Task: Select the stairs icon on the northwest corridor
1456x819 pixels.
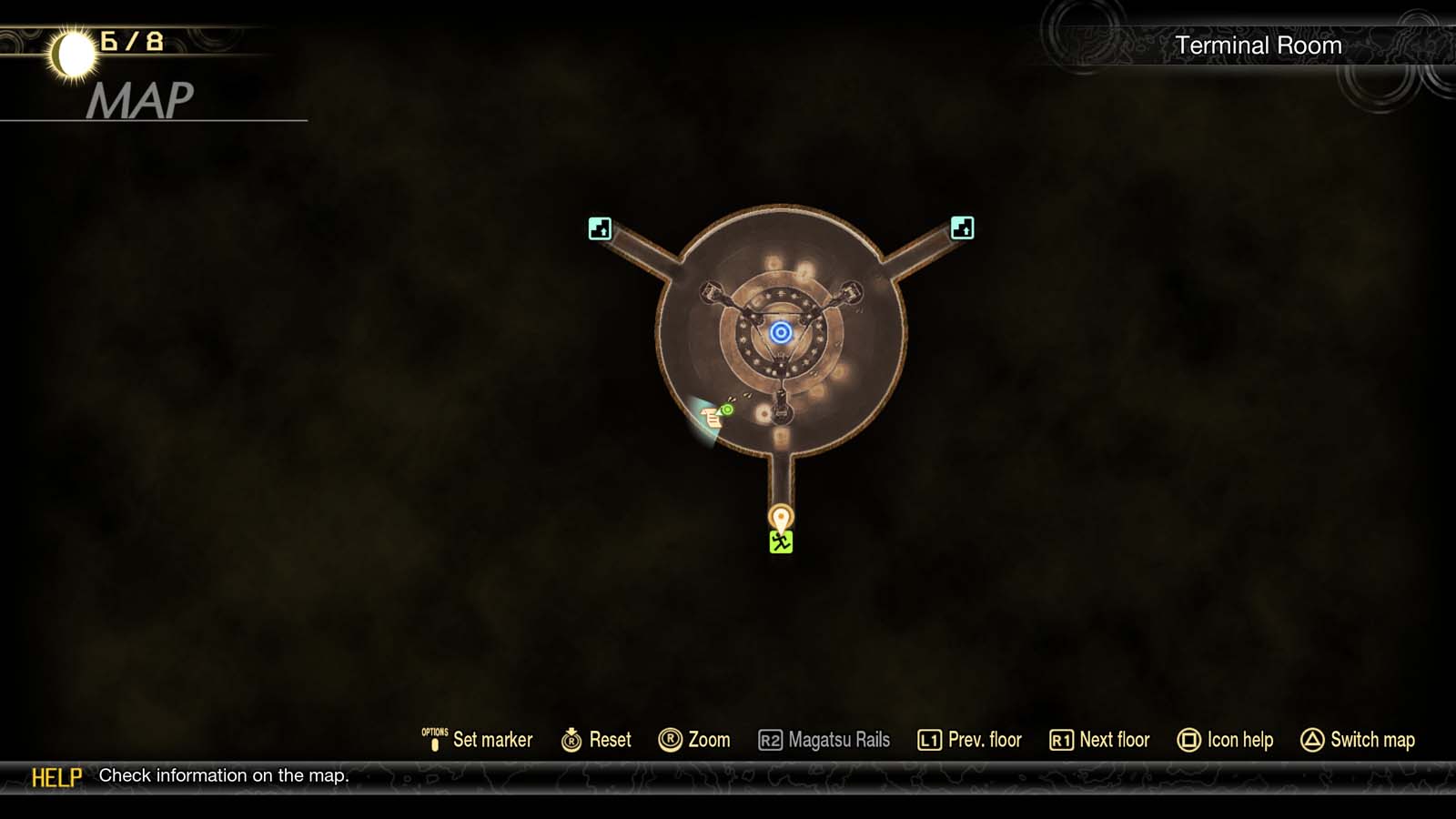Action: click(x=599, y=227)
